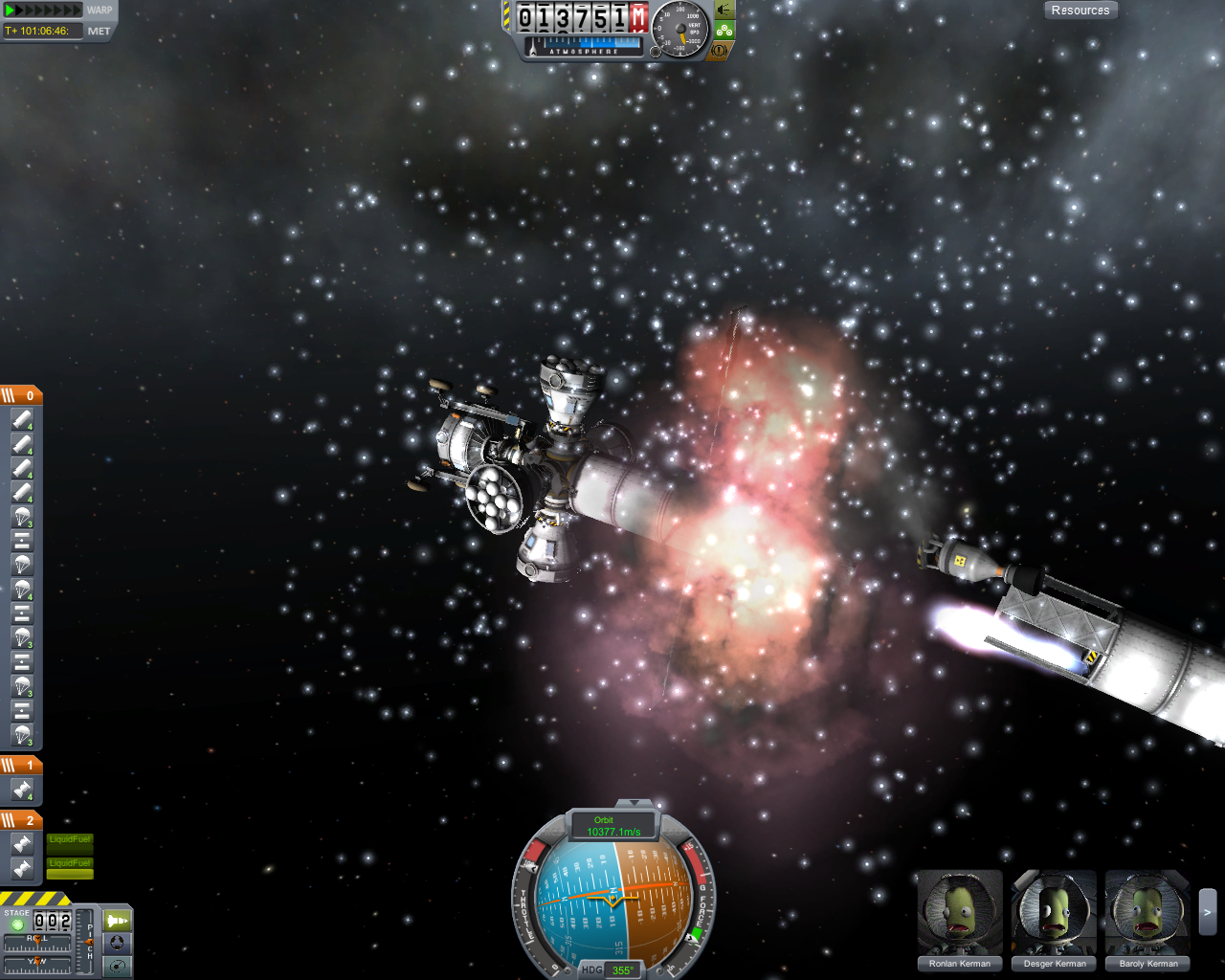Select the stage 0 header tab

tap(21, 395)
